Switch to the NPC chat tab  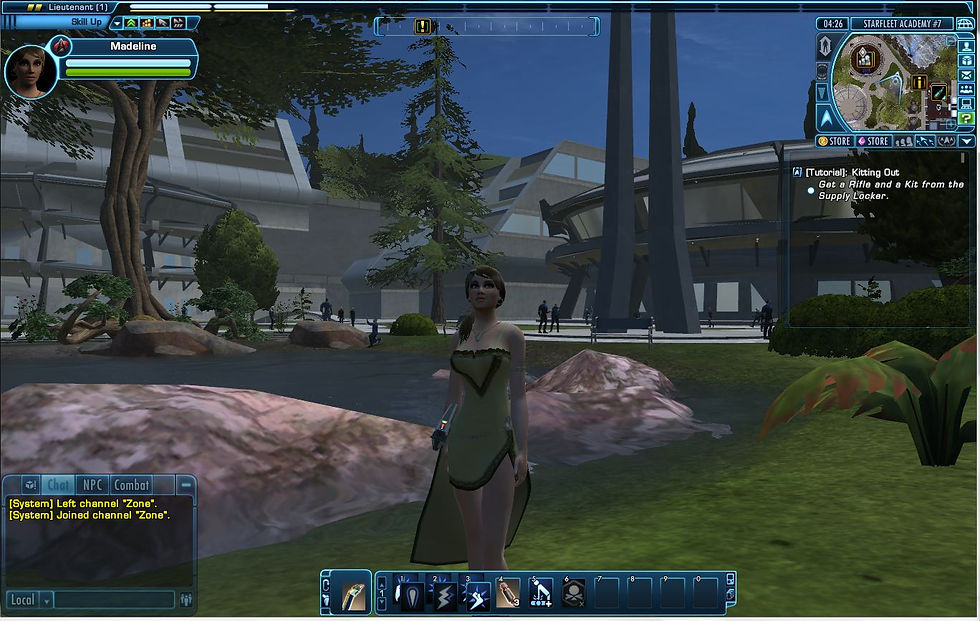(91, 485)
